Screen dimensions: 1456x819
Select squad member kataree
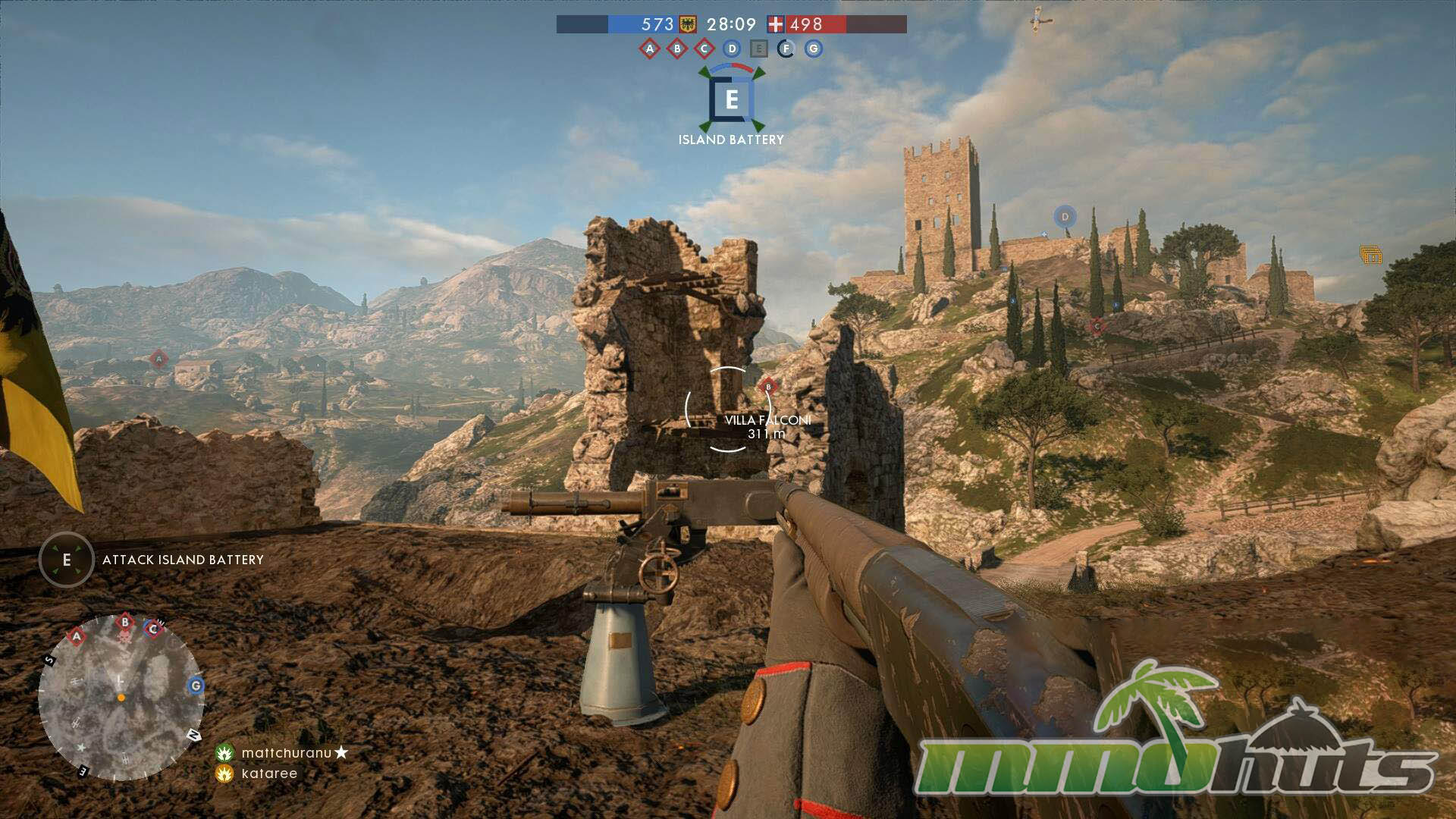(x=269, y=773)
